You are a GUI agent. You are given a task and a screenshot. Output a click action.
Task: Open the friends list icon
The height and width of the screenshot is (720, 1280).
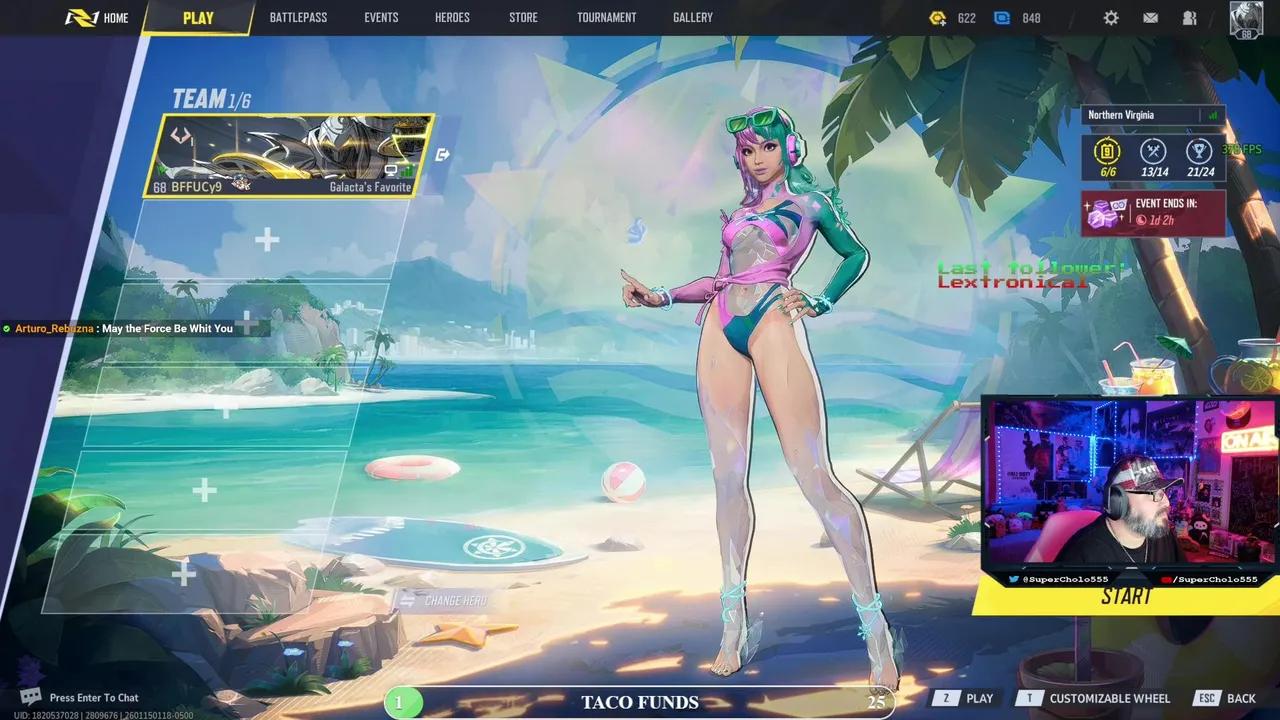1189,17
